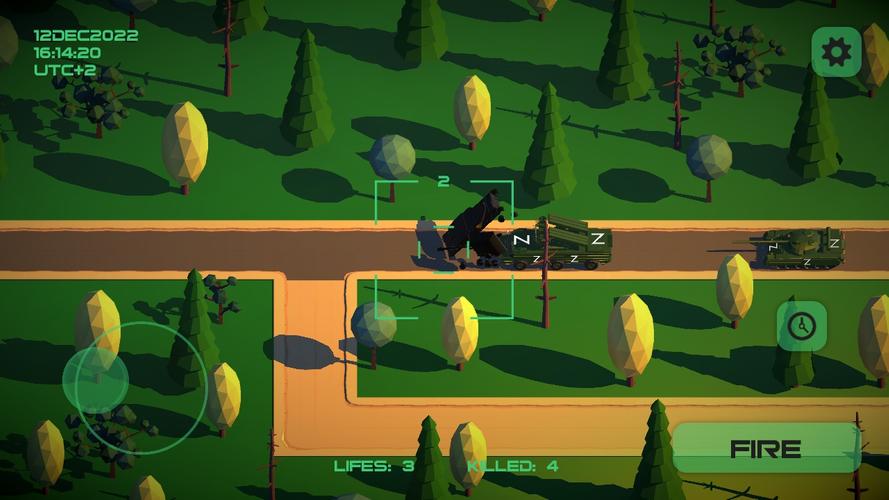Open the gear settings menu

(x=836, y=52)
